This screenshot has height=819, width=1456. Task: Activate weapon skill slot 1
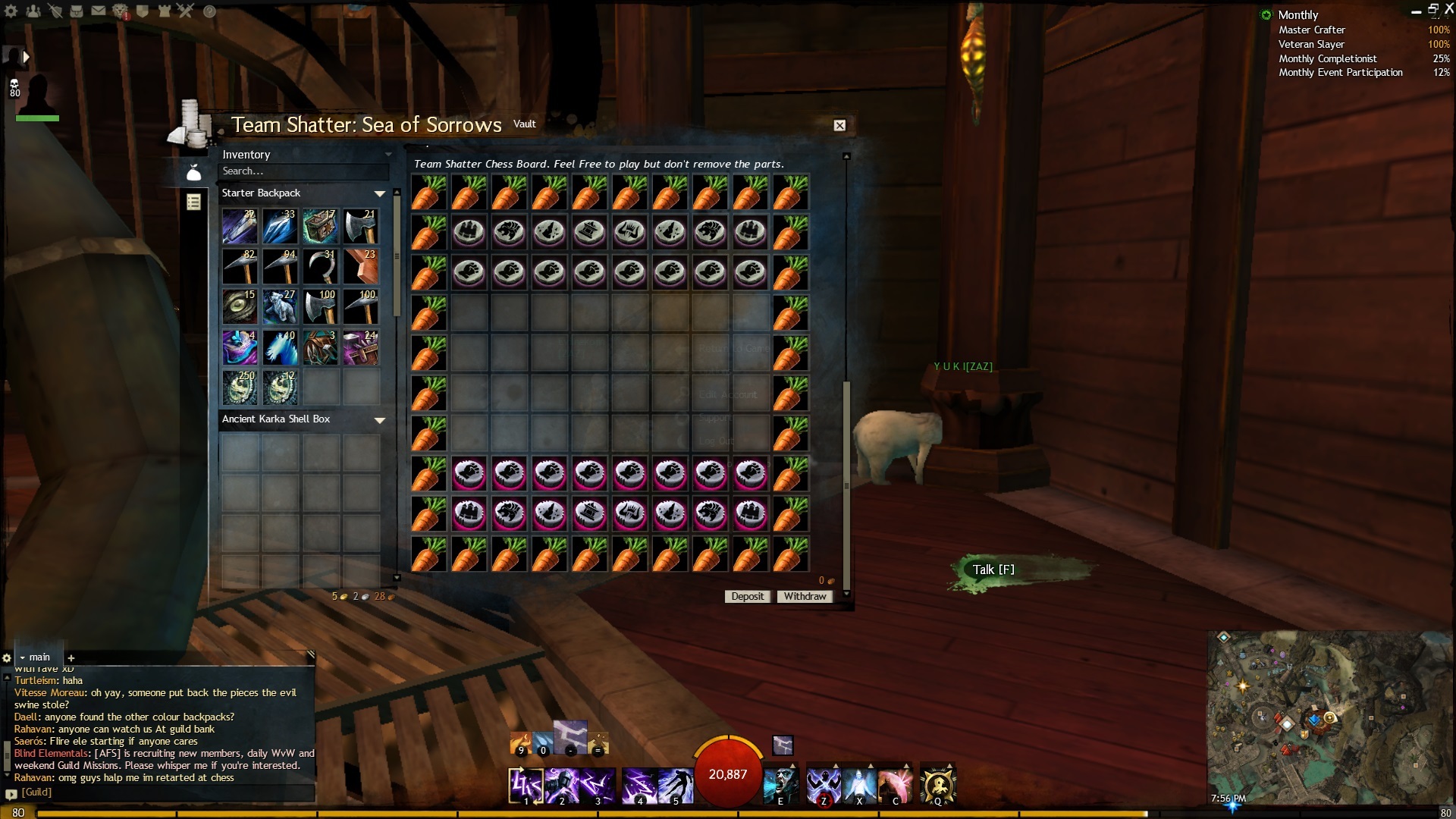(526, 785)
